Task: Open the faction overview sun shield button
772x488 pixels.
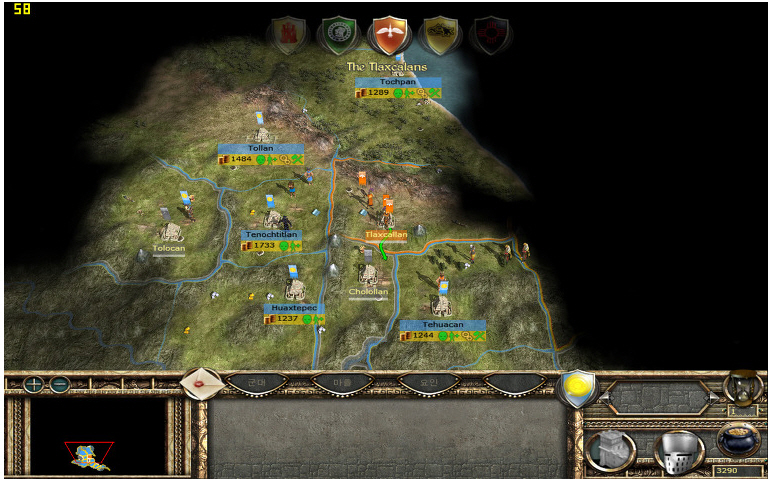Action: coord(578,386)
